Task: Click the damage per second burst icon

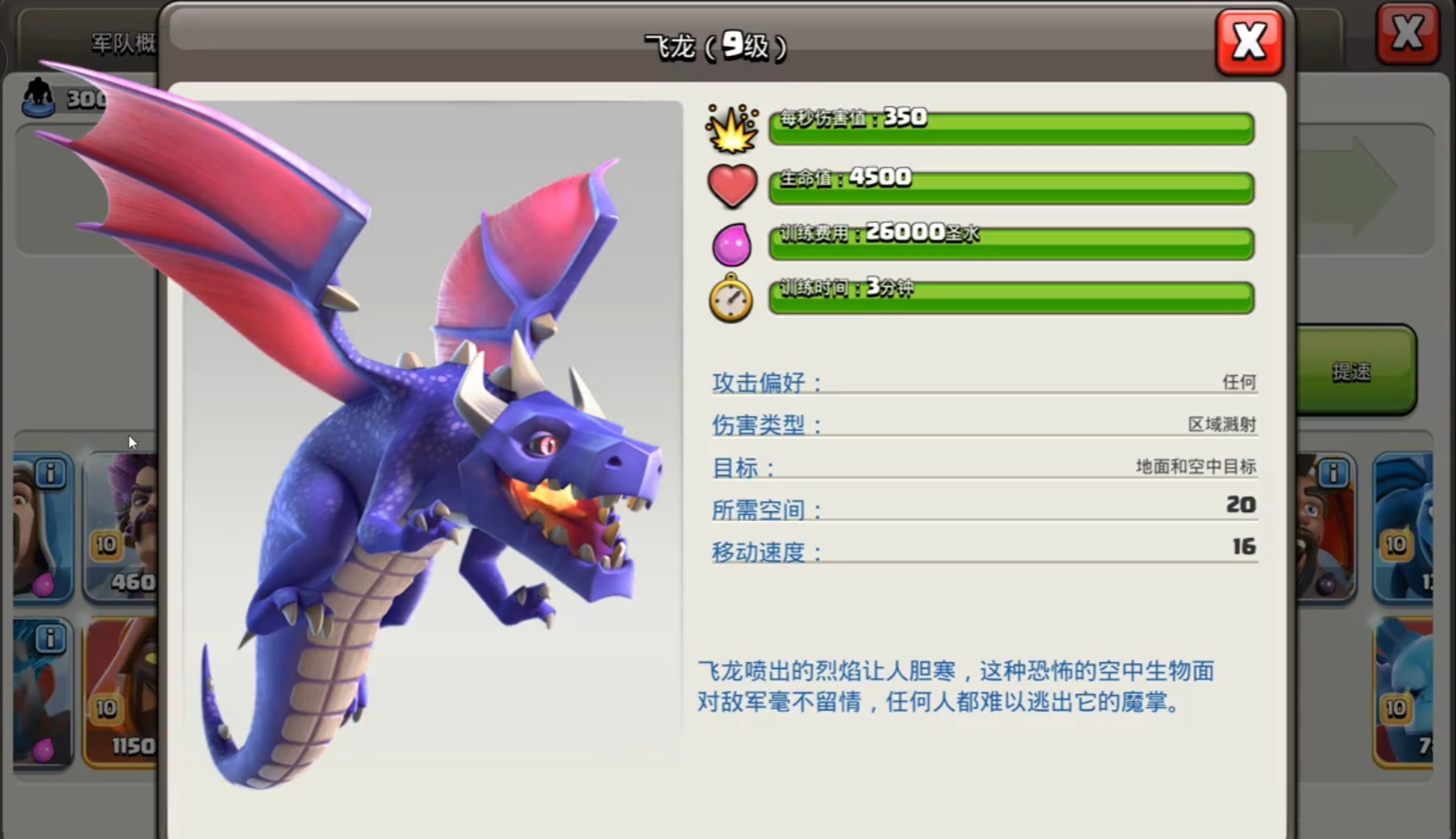Action: click(x=731, y=129)
